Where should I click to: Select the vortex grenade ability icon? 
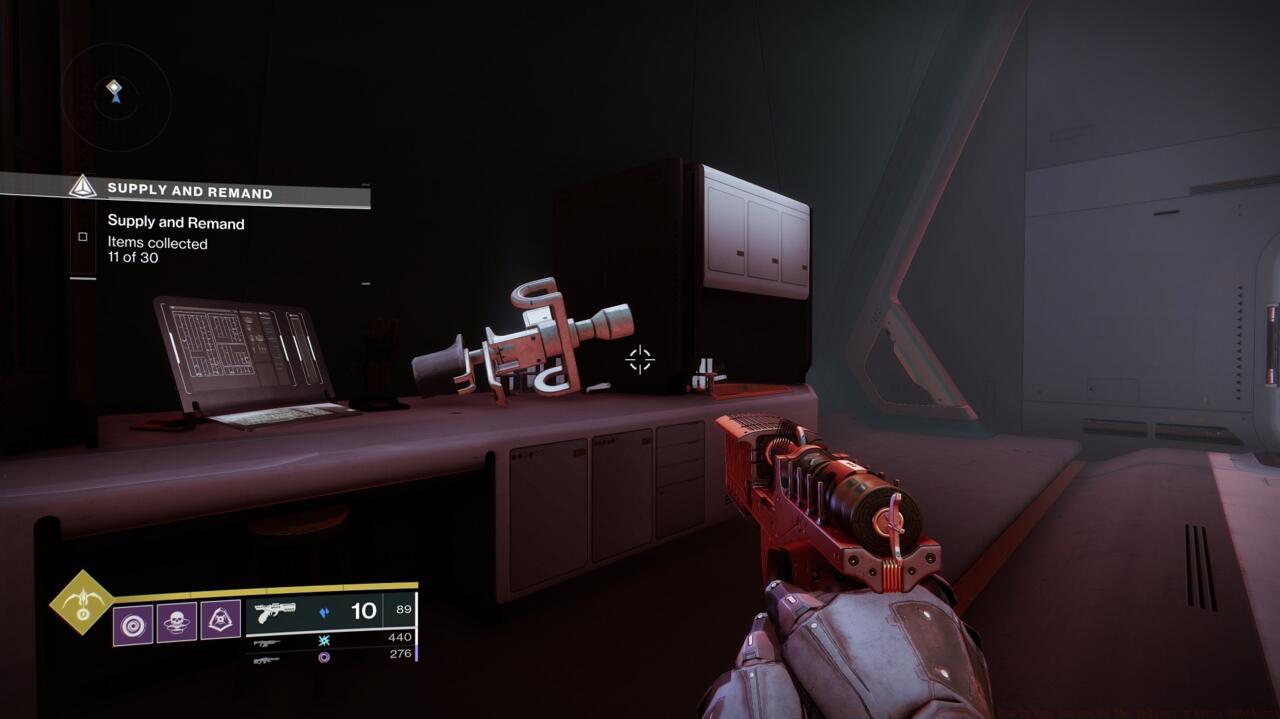pyautogui.click(x=132, y=624)
